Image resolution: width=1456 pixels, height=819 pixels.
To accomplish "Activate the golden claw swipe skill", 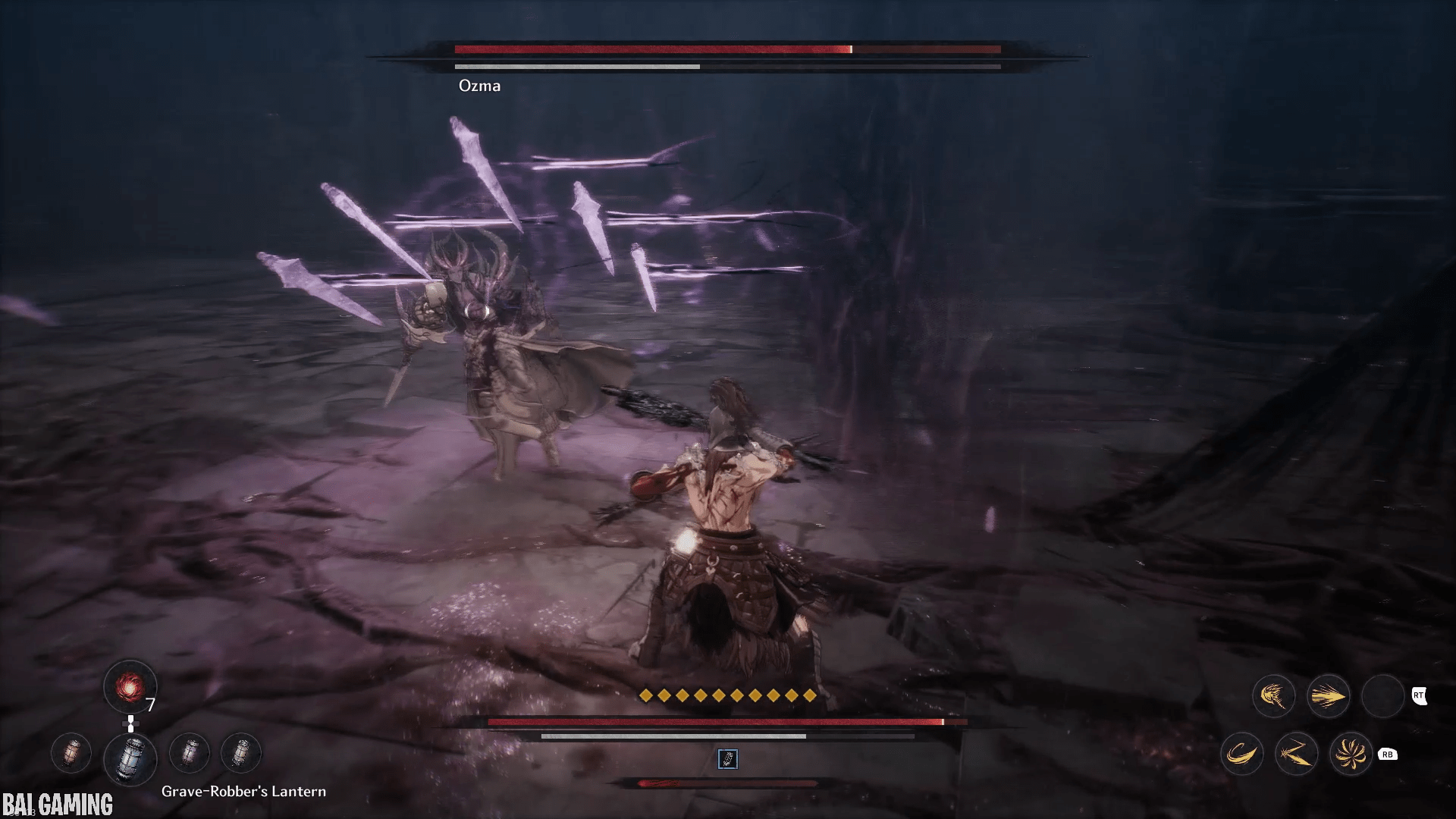I will pyautogui.click(x=1273, y=696).
